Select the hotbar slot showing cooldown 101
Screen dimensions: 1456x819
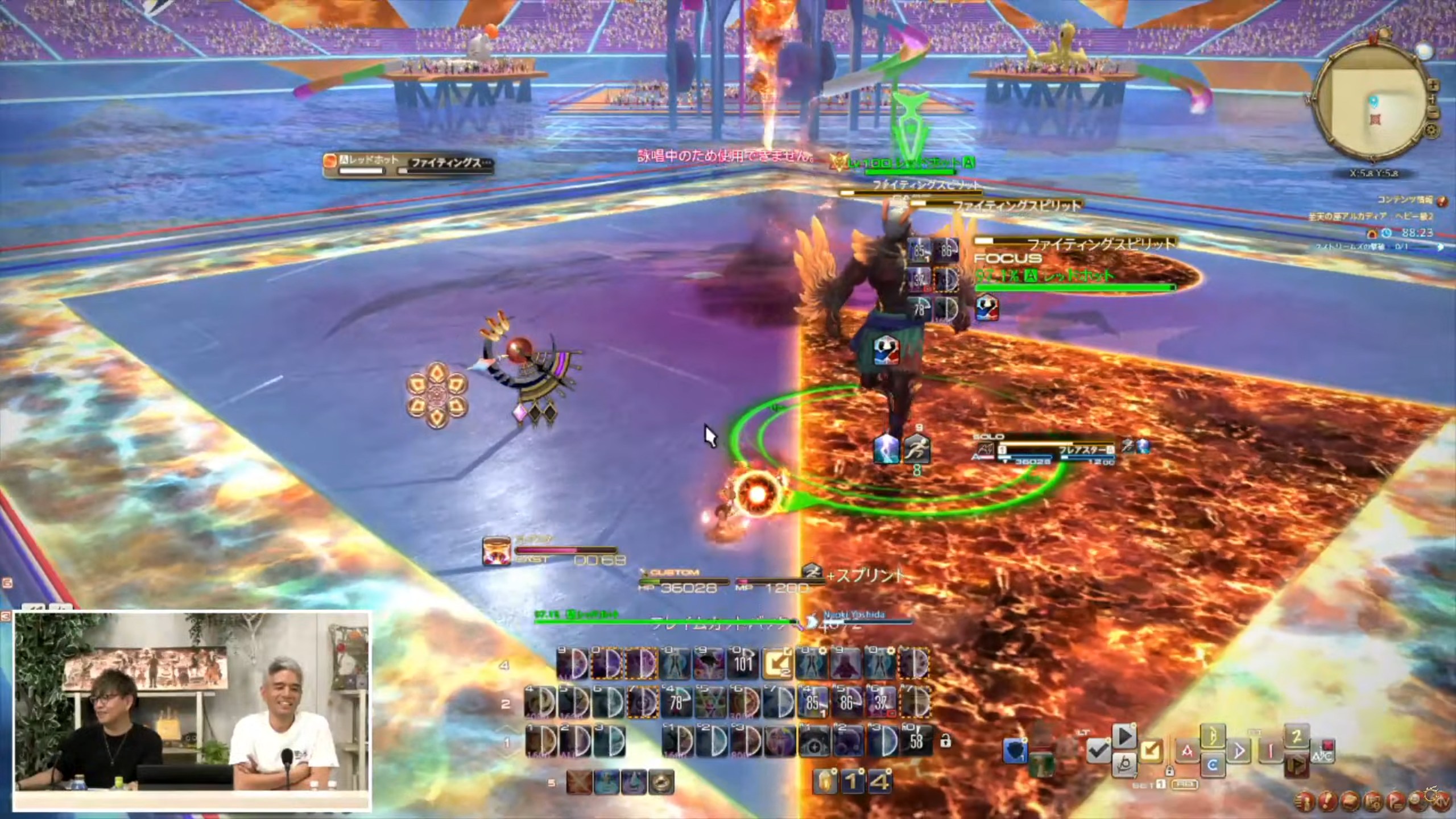coord(743,663)
